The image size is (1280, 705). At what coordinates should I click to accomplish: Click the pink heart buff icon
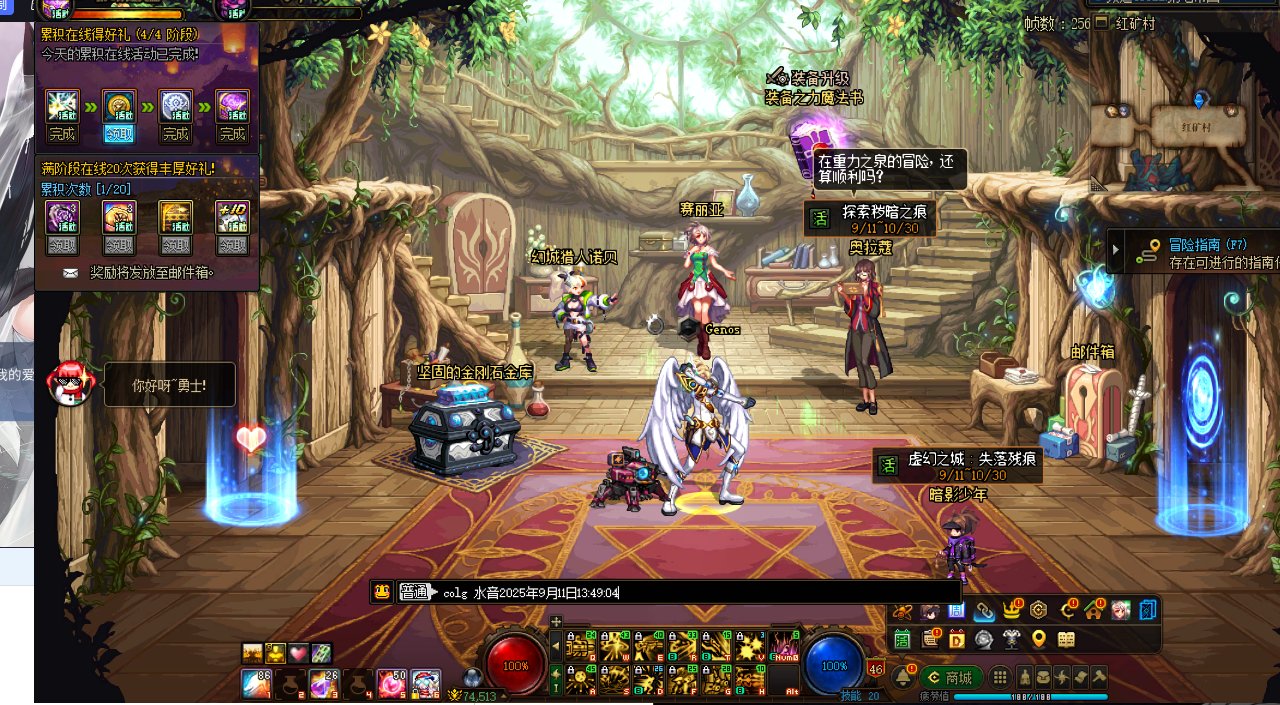pyautogui.click(x=298, y=653)
